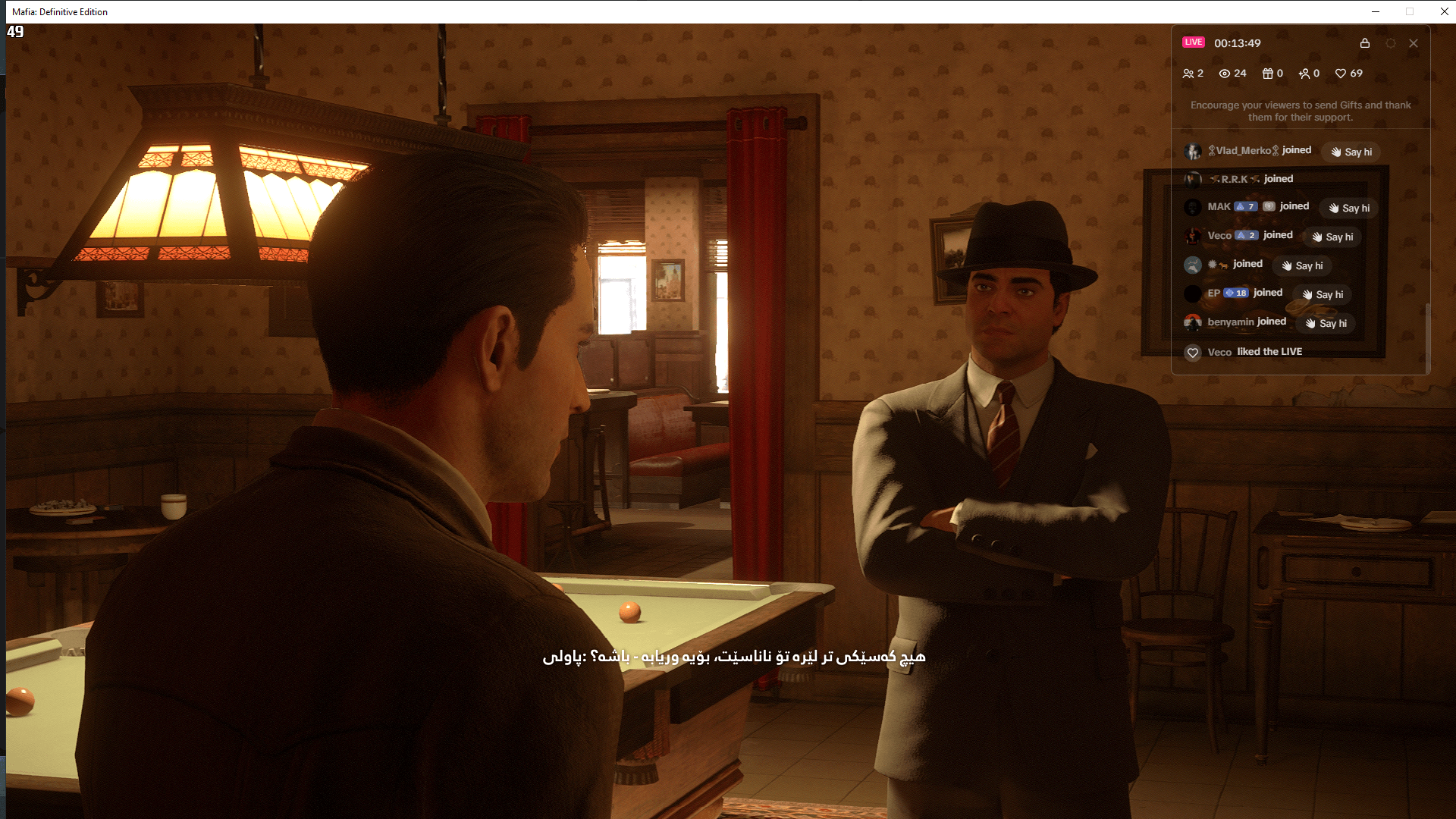
Task: Click the viewer count eye icon showing 24
Action: (x=1225, y=74)
